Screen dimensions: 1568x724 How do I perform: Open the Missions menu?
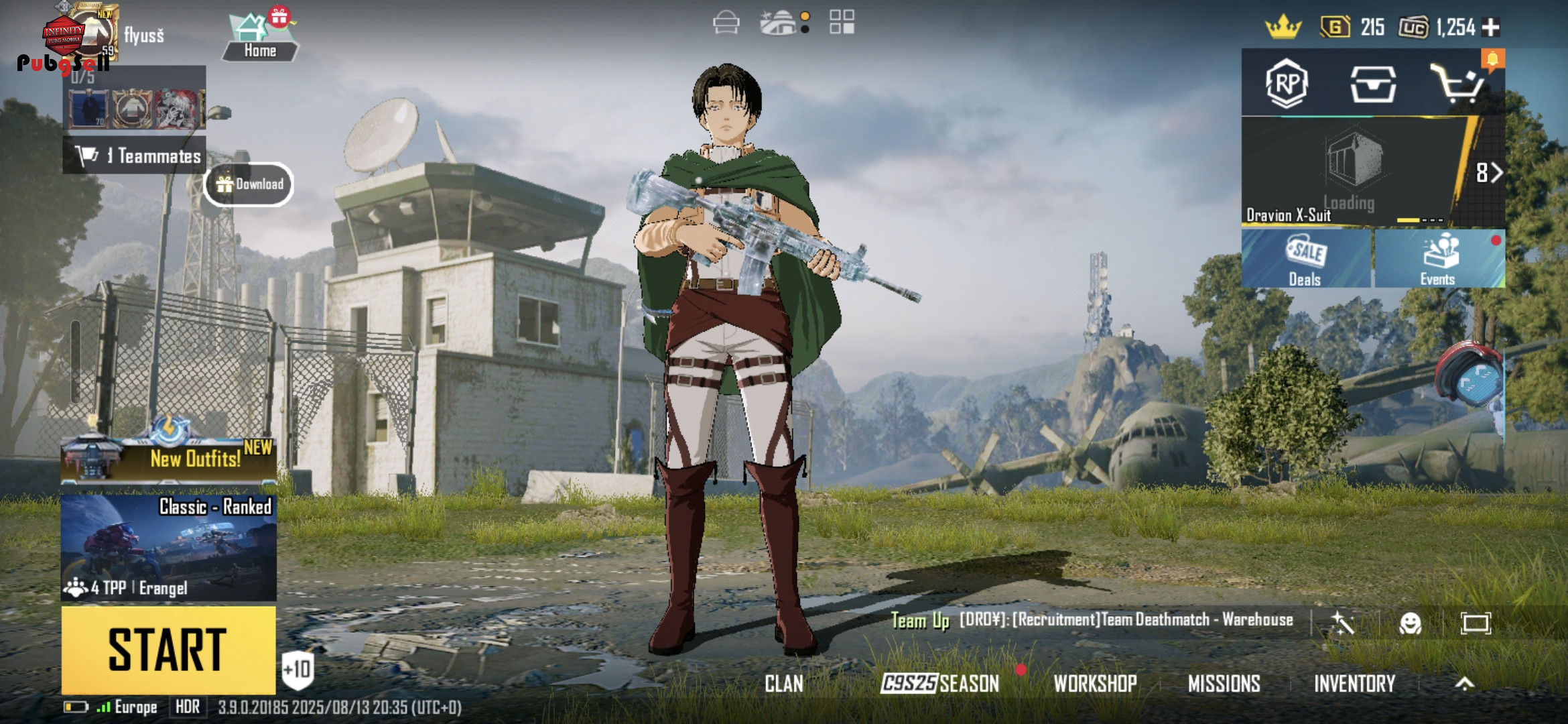(x=1224, y=684)
